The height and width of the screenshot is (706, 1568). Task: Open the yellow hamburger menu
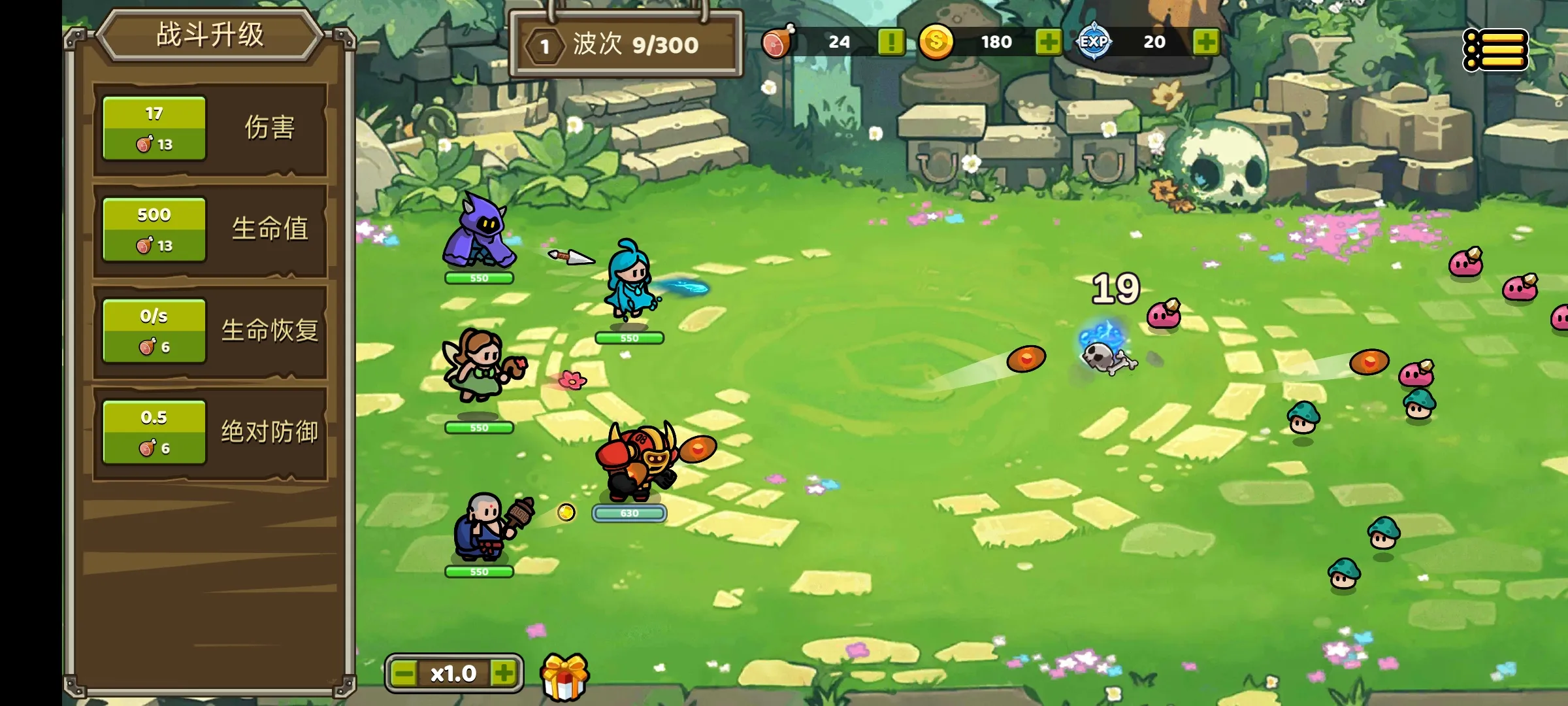(1495, 50)
